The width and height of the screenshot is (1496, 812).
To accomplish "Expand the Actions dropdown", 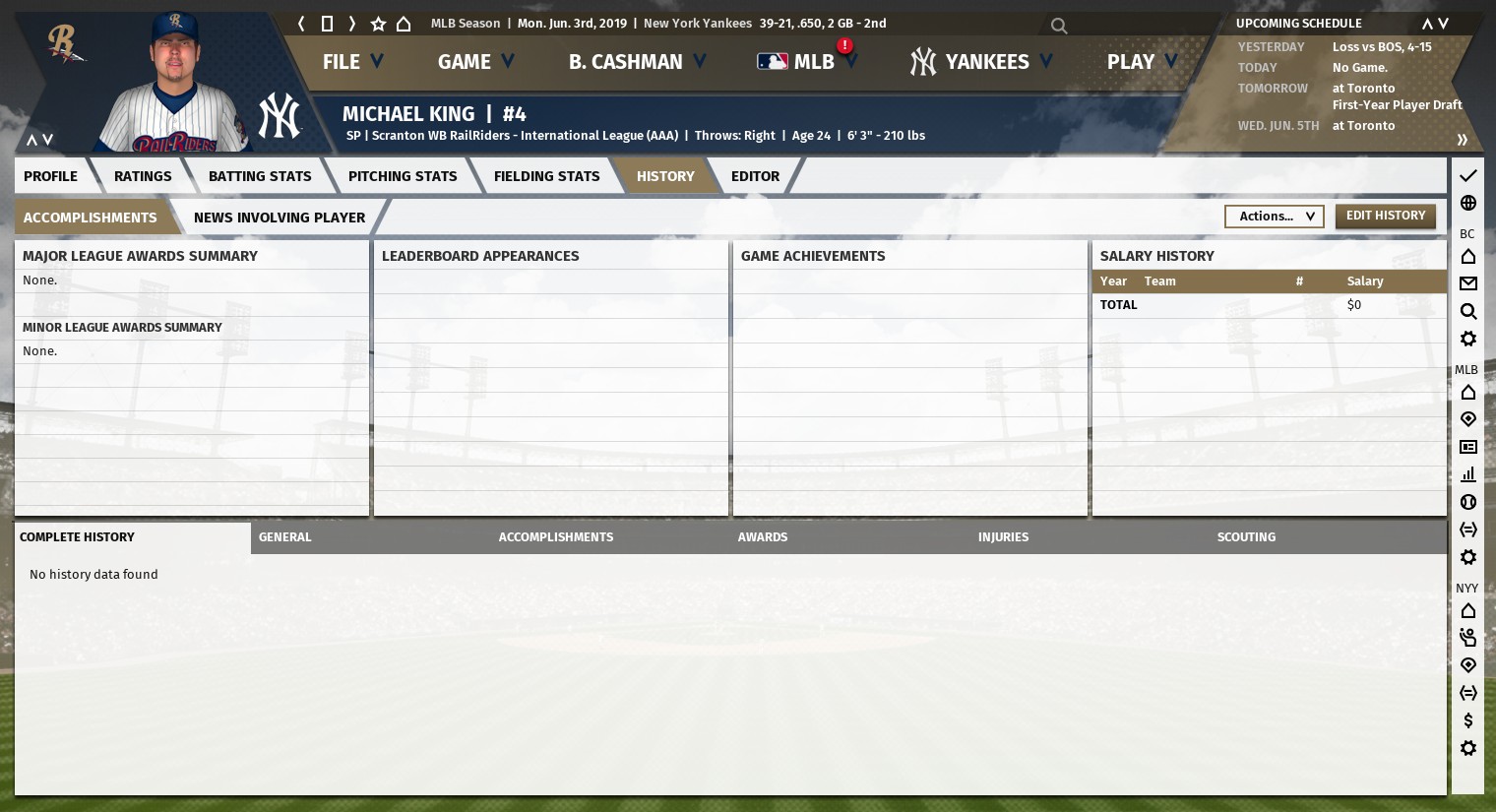I will (1275, 217).
